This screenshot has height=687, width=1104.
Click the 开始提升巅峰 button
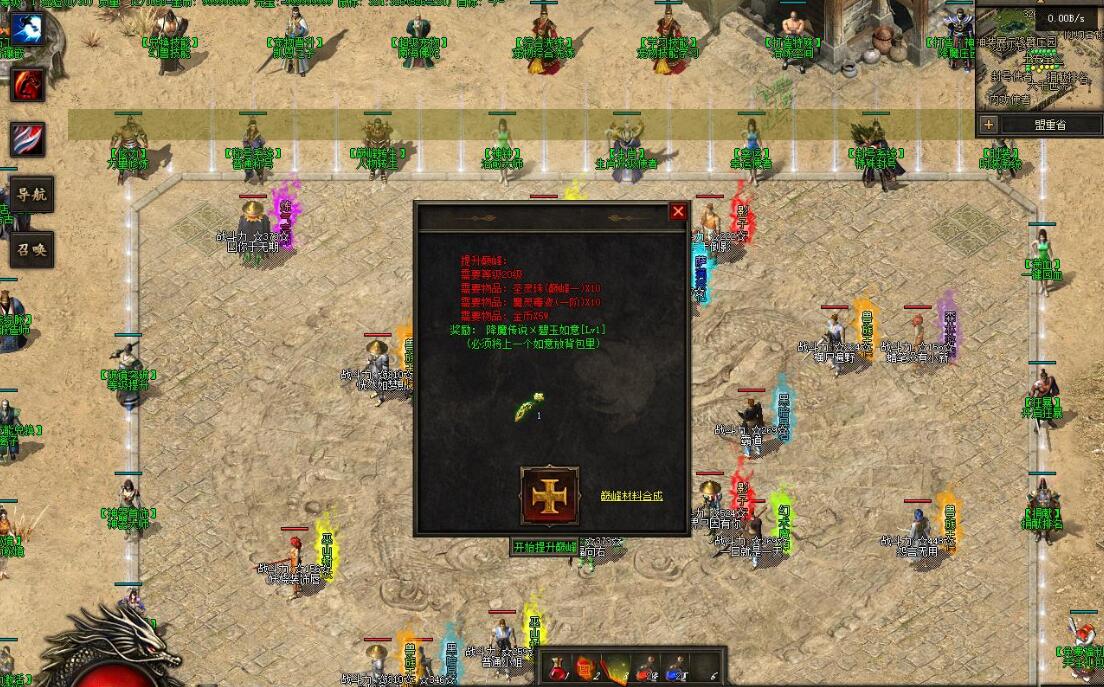click(545, 547)
